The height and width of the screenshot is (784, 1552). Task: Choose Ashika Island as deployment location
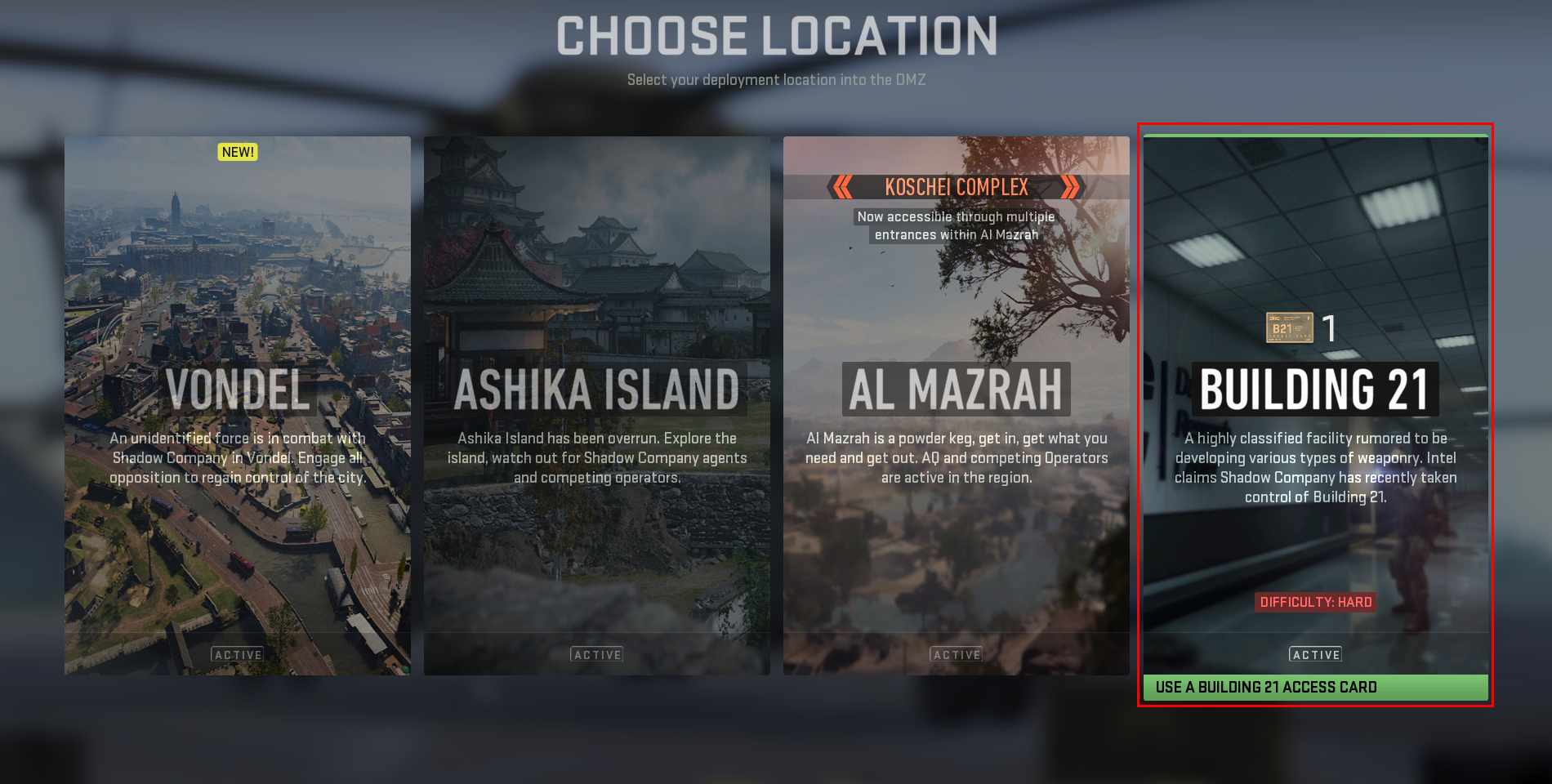click(x=596, y=405)
